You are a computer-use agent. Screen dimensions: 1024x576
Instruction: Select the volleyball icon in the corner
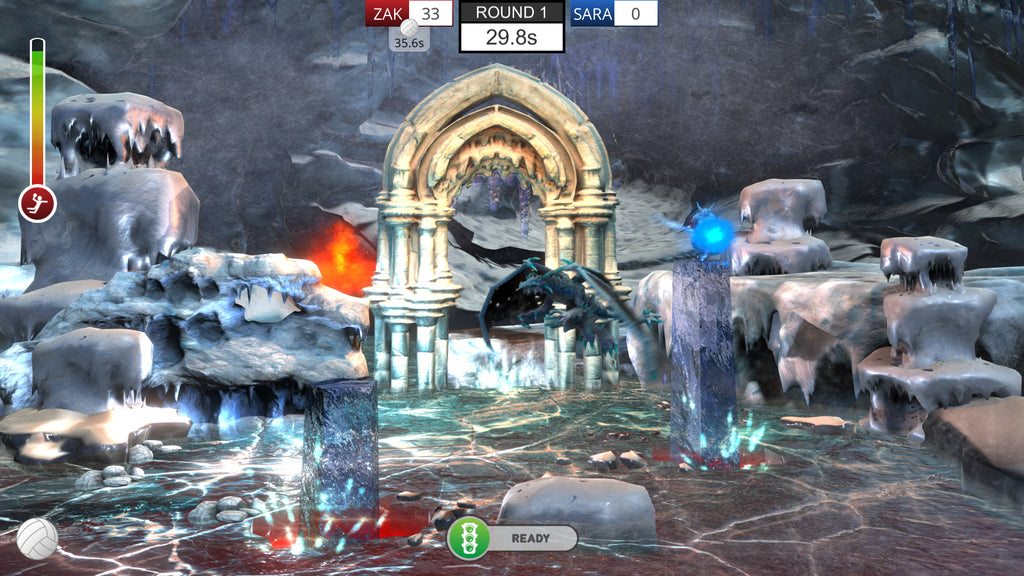pyautogui.click(x=37, y=538)
